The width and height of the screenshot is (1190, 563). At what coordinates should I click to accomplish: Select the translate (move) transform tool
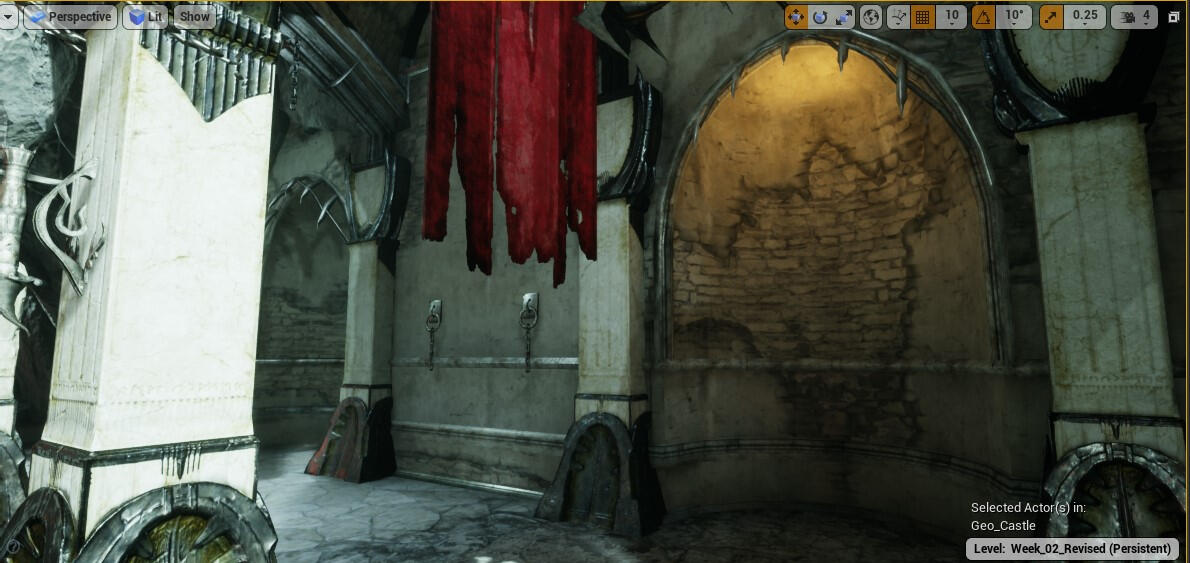pos(796,17)
